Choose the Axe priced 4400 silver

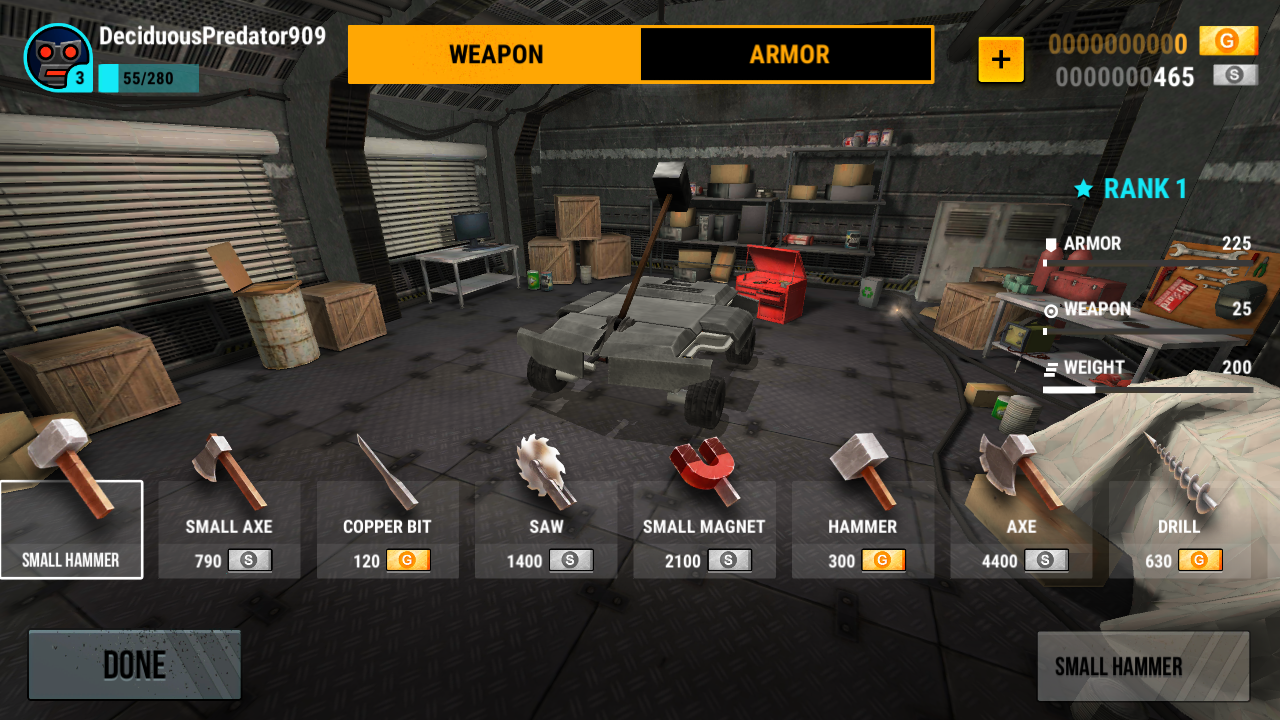point(1020,529)
